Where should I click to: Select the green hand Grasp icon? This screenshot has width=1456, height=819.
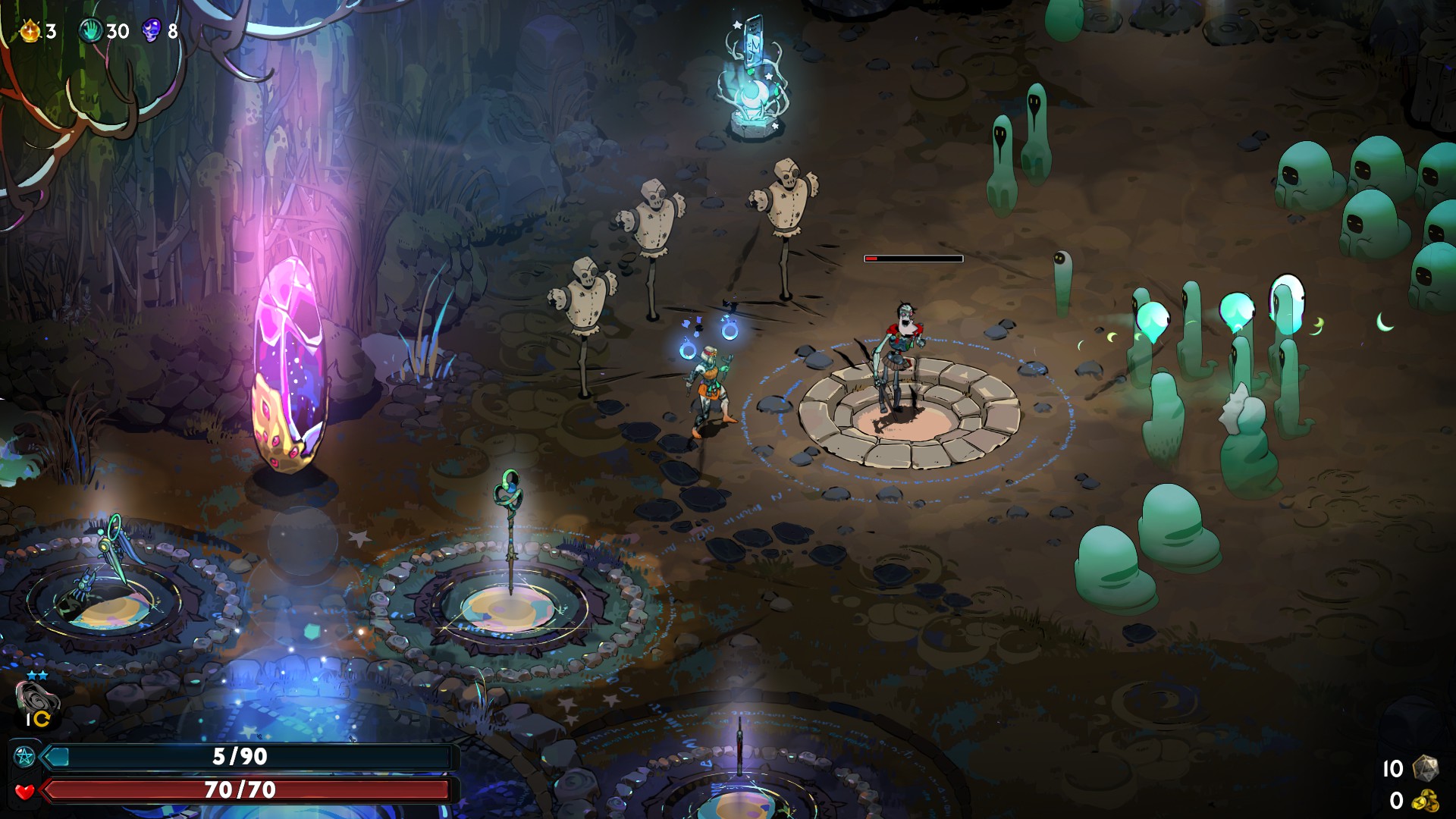pos(90,31)
